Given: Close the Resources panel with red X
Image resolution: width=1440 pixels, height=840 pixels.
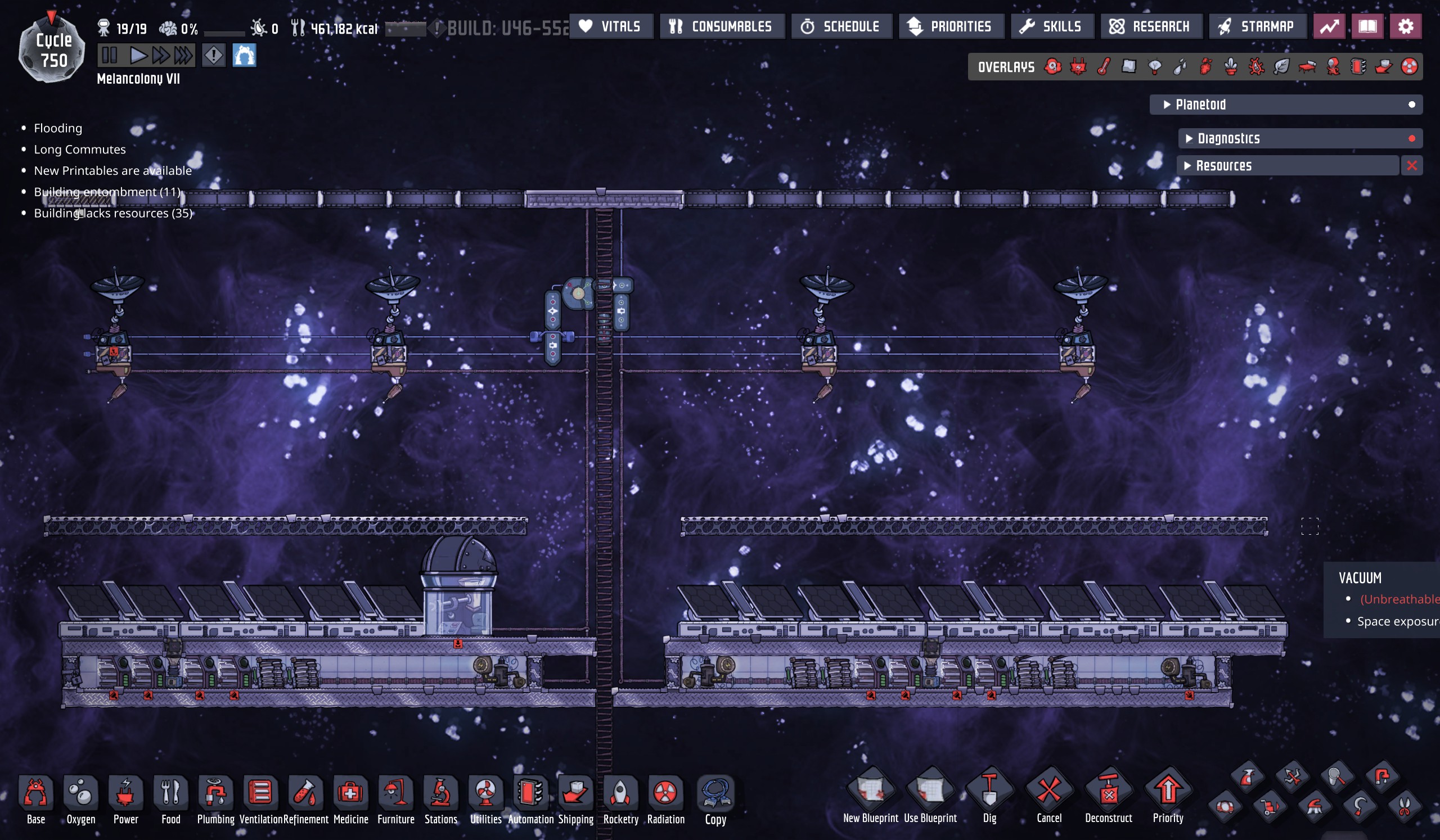Looking at the screenshot, I should click(1411, 166).
